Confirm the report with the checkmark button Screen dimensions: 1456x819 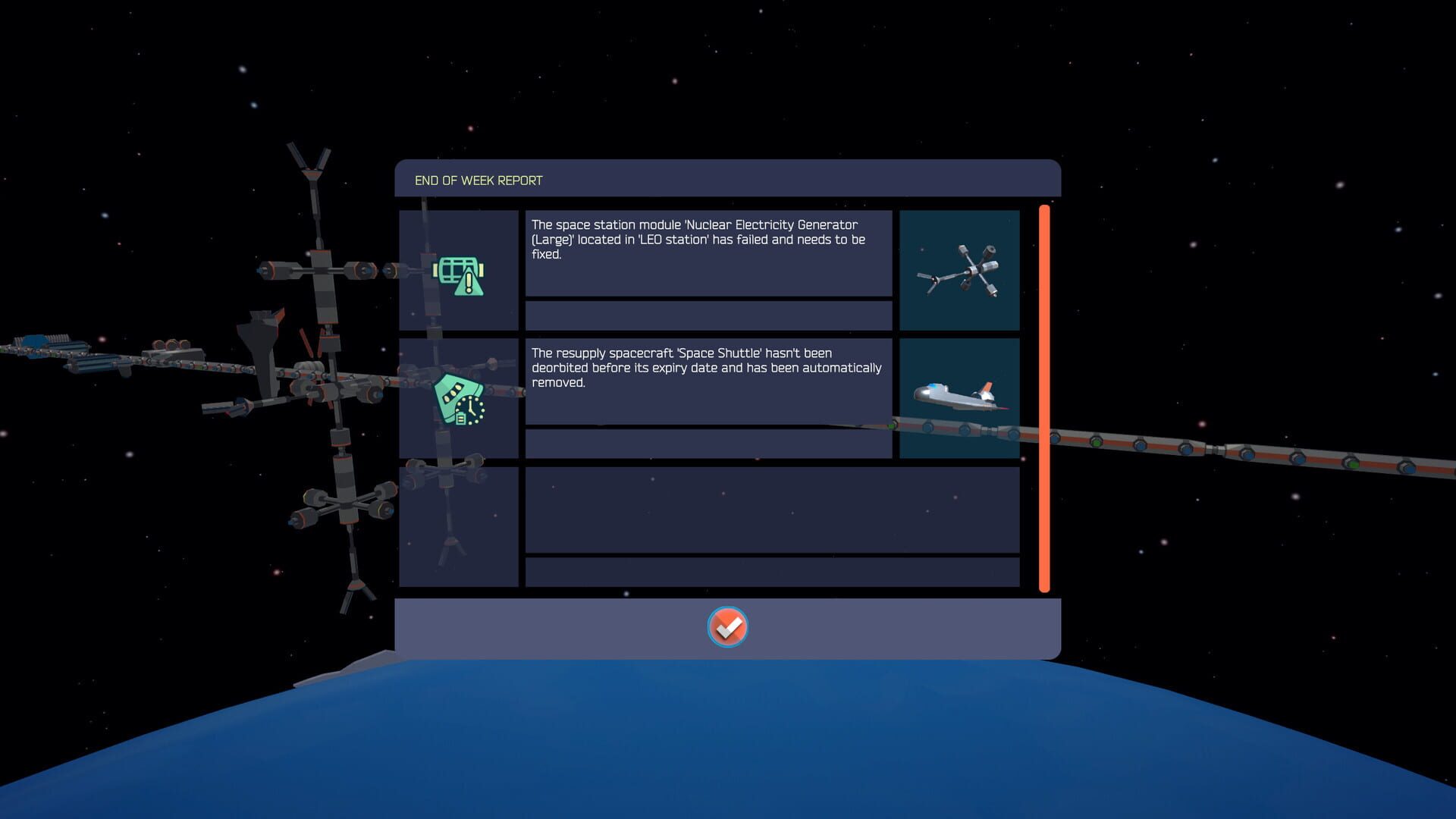(727, 627)
